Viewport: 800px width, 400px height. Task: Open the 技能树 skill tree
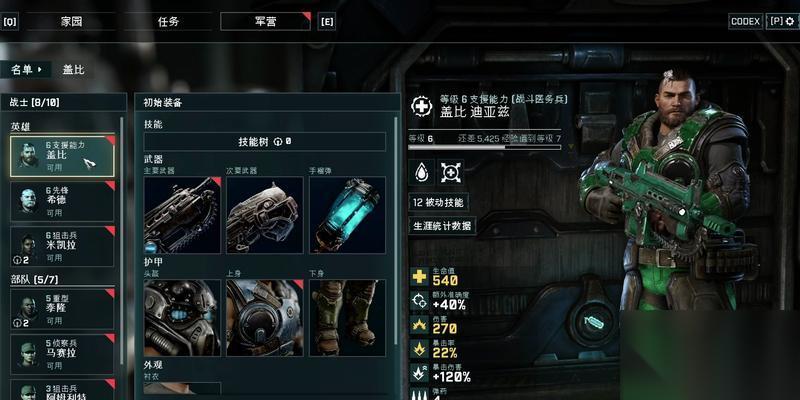coord(264,142)
